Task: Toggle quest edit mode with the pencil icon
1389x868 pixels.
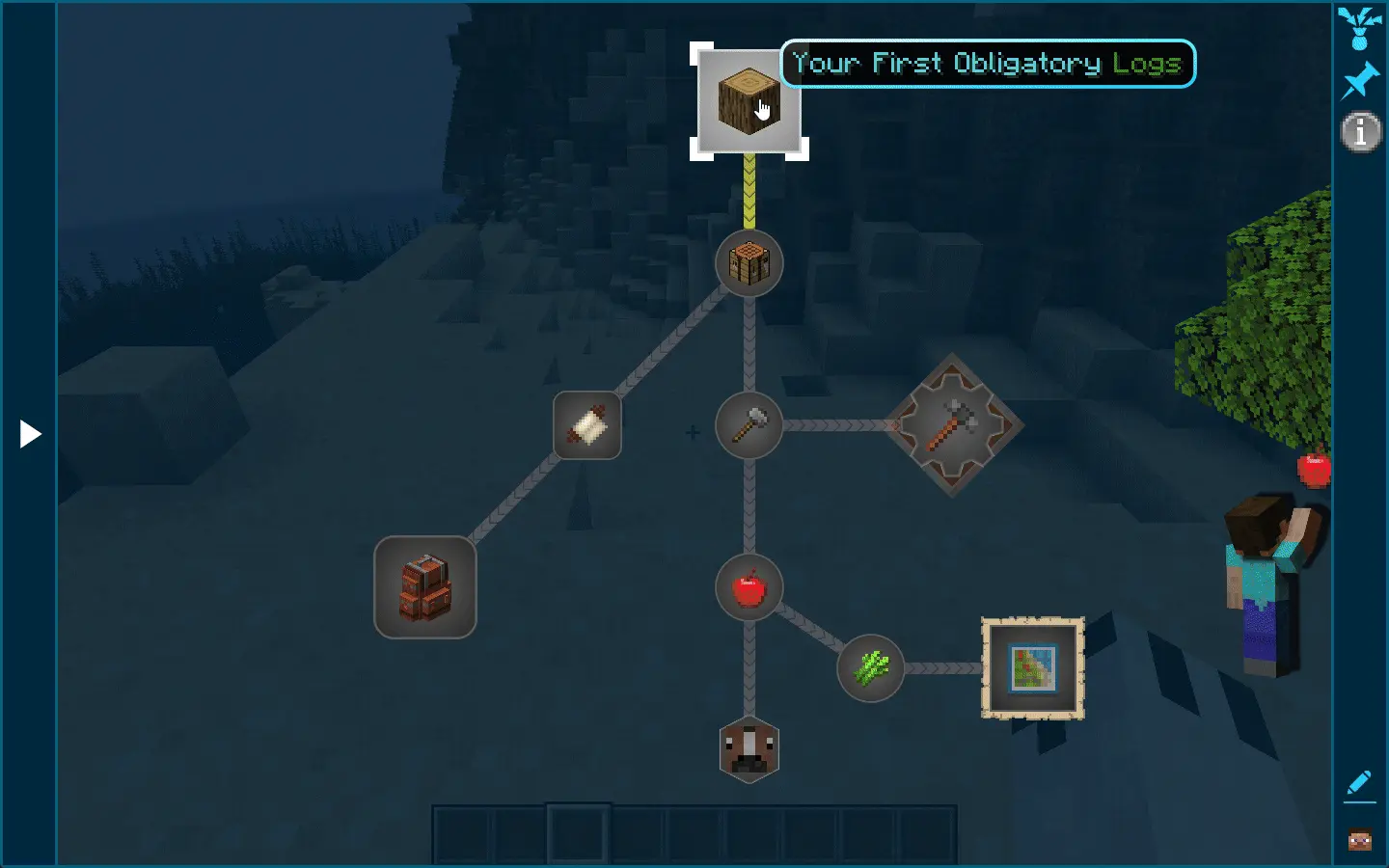Action: tap(1360, 783)
